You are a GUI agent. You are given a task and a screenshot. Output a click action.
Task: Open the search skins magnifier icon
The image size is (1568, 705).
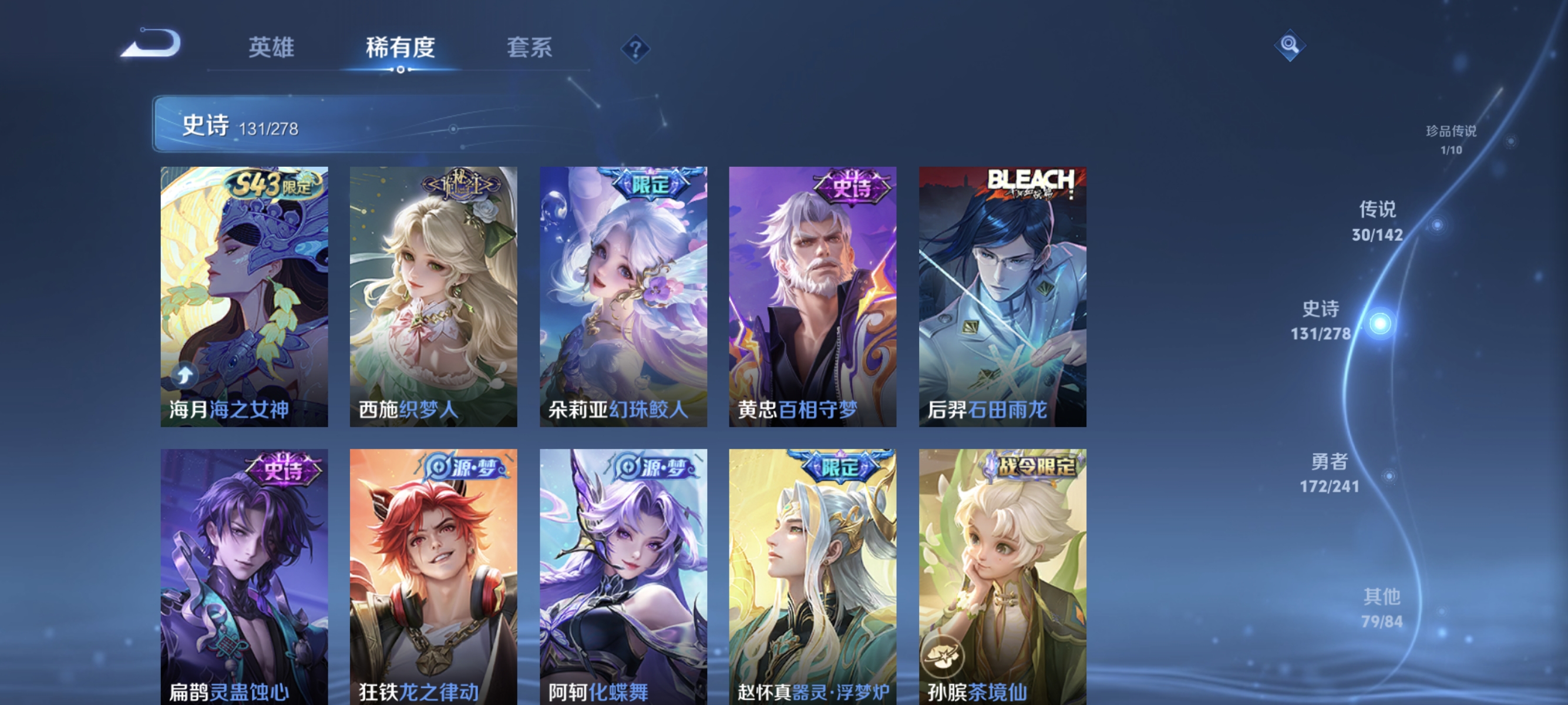[x=1290, y=45]
